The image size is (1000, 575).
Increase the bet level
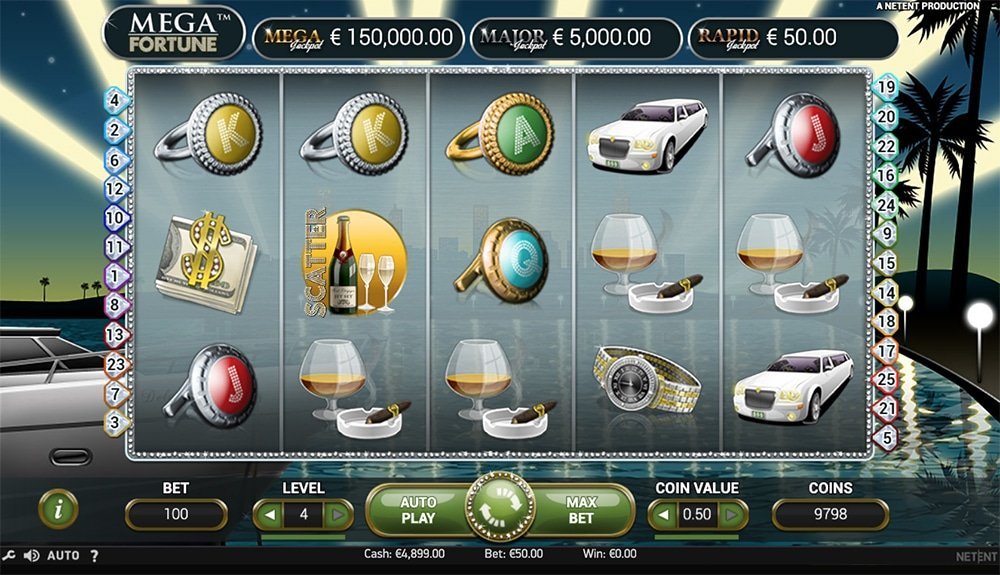point(338,515)
